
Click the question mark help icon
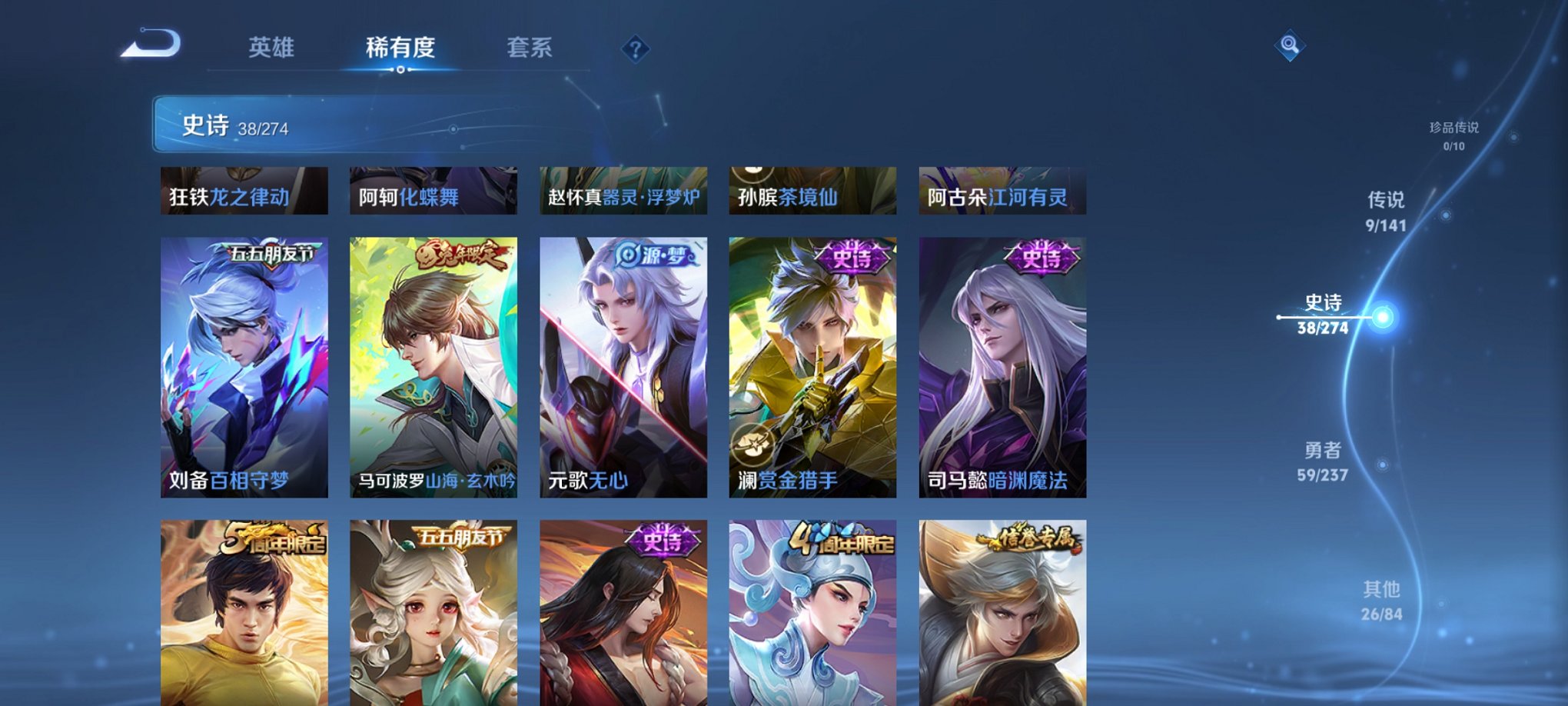635,49
